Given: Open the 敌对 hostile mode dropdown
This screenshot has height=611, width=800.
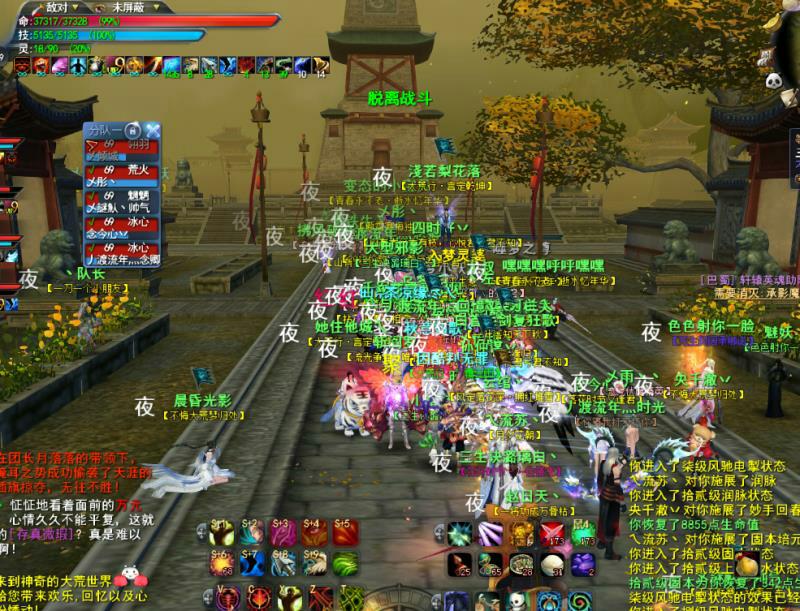Looking at the screenshot, I should (68, 7).
